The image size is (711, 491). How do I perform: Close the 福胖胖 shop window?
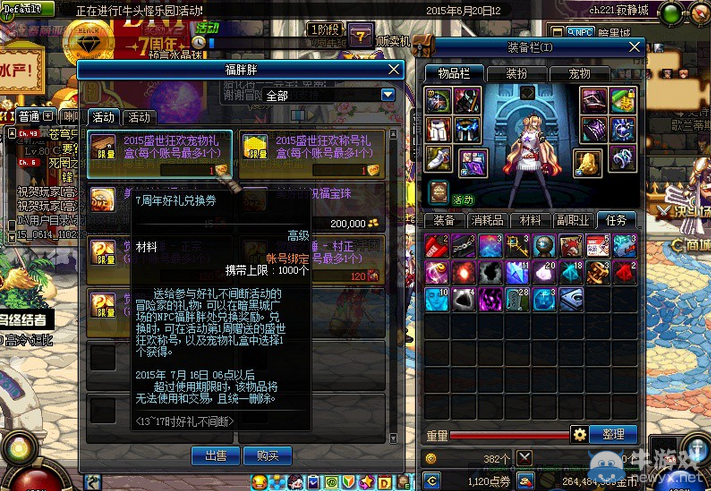point(395,71)
